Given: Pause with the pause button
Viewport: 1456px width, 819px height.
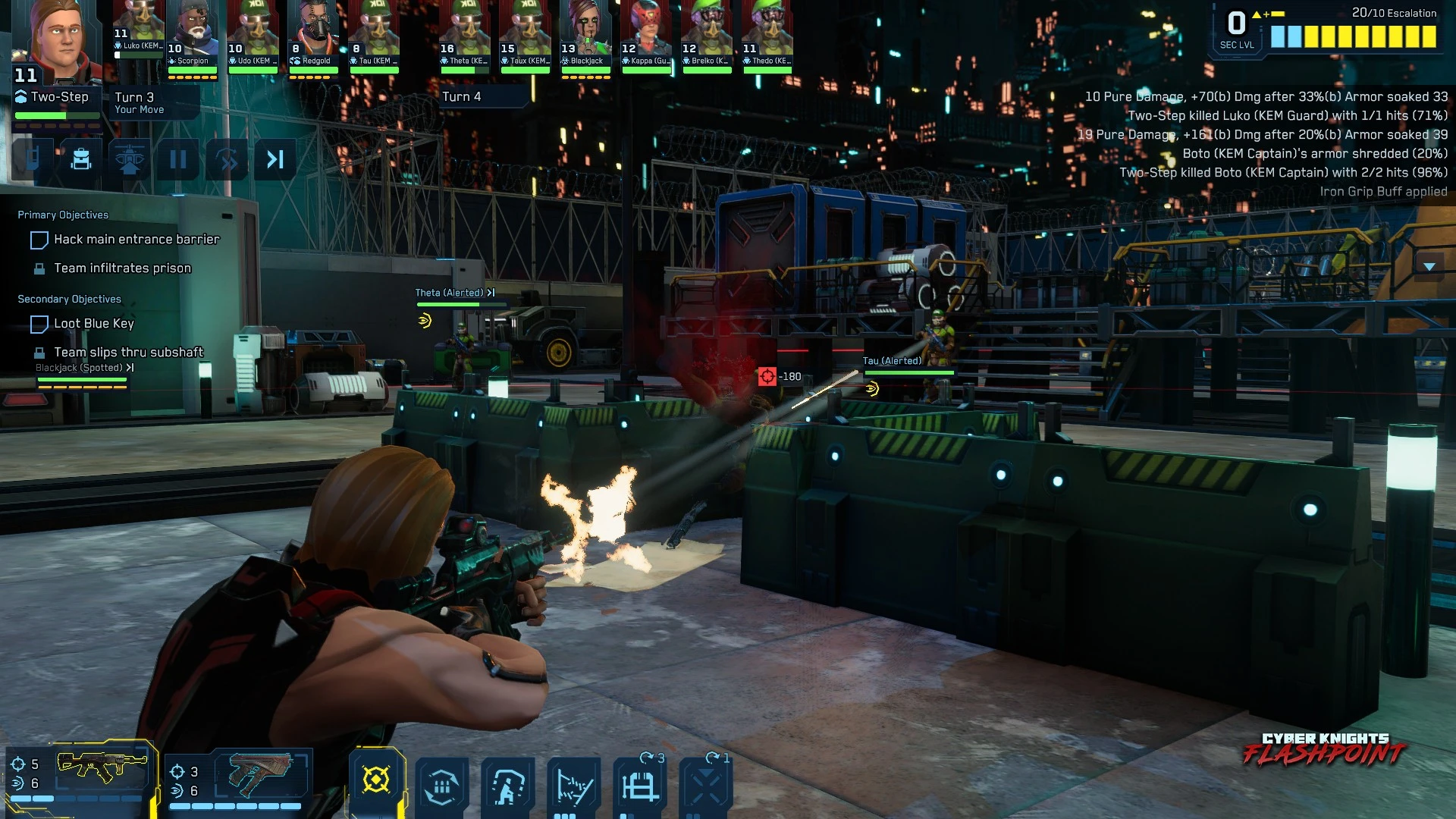Looking at the screenshot, I should click(178, 159).
